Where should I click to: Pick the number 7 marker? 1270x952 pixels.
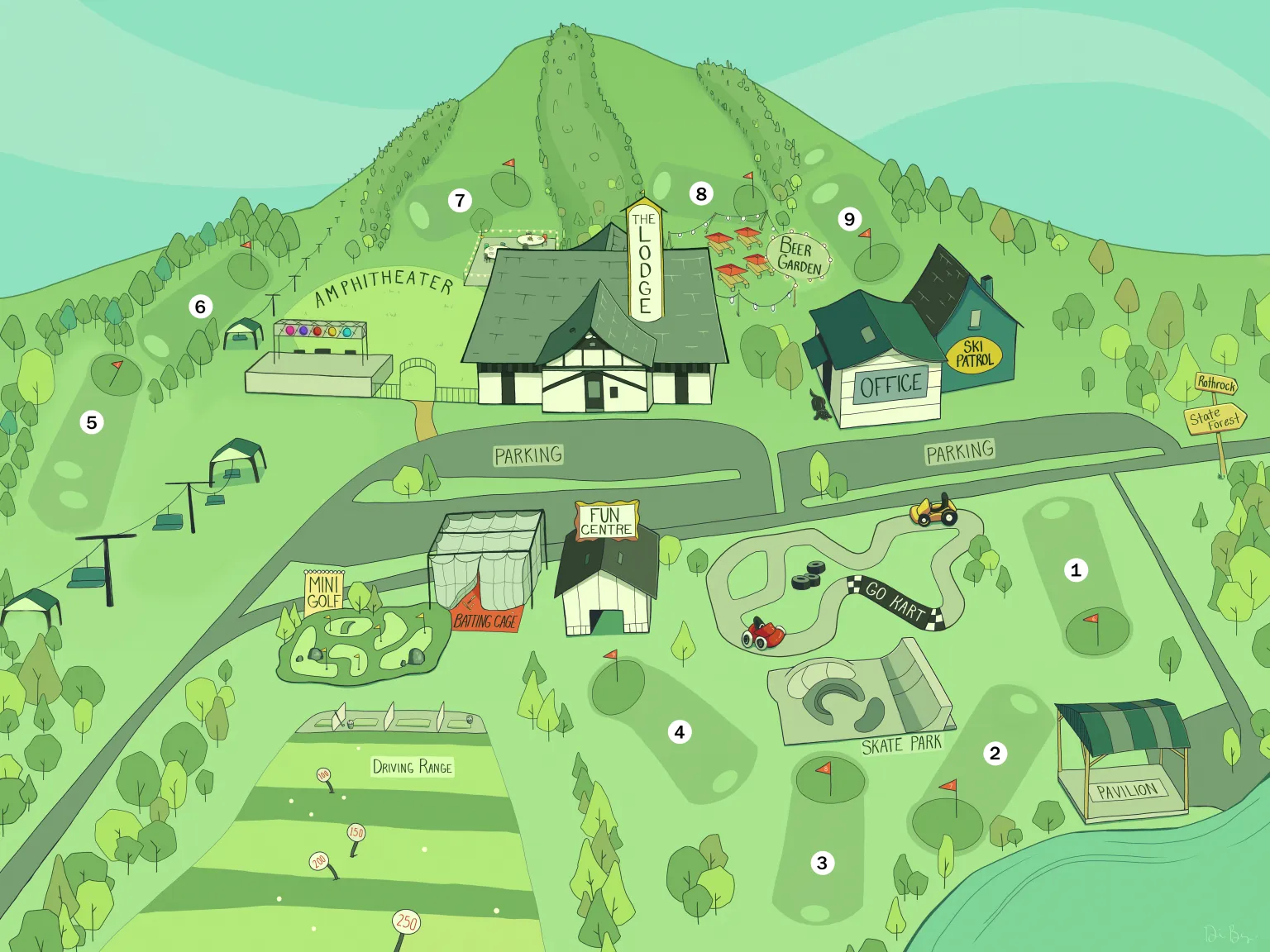[x=461, y=200]
